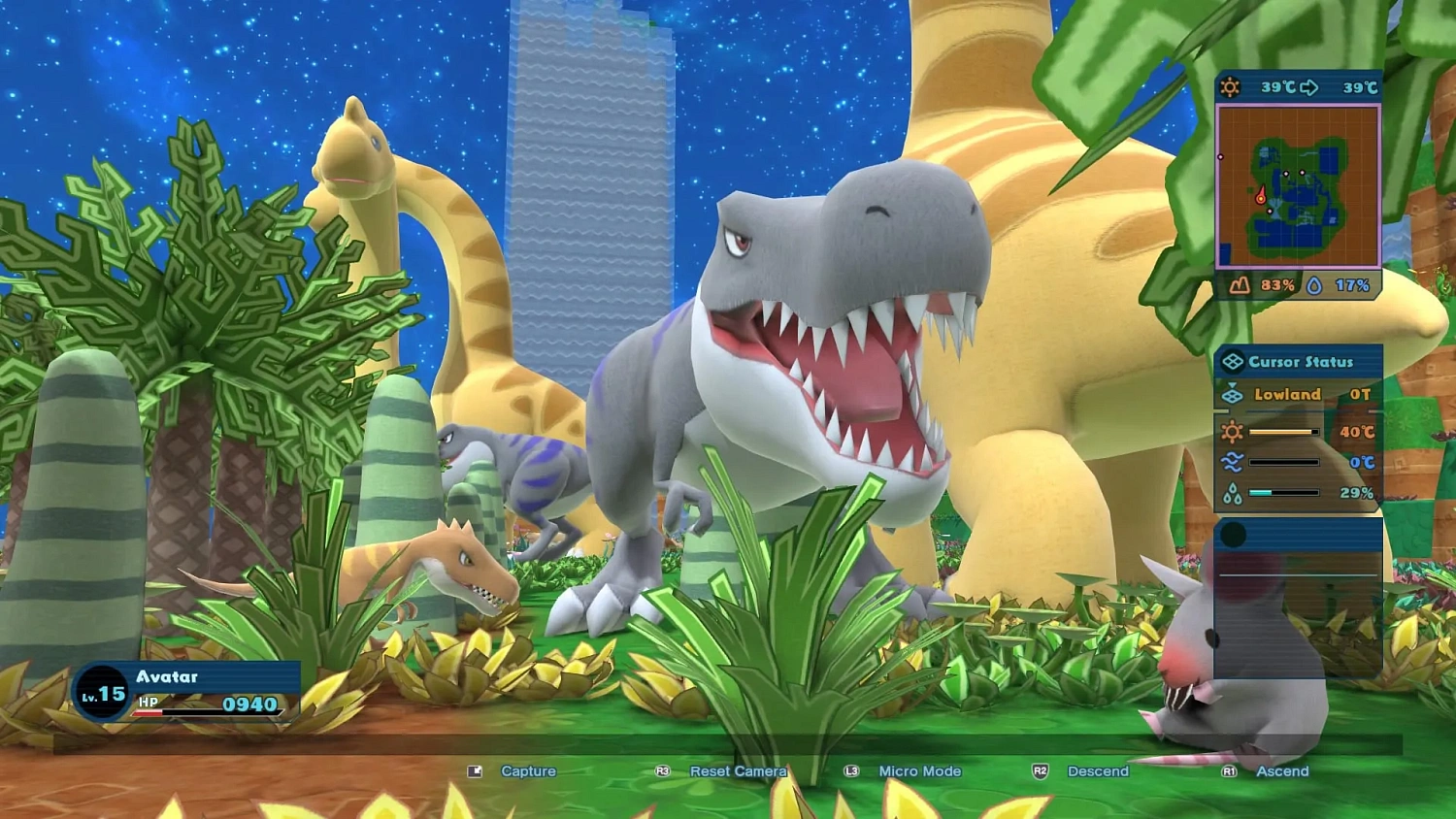Select the mountain terrain ratio icon below the minimap
The image size is (1456, 819).
pyautogui.click(x=1241, y=282)
